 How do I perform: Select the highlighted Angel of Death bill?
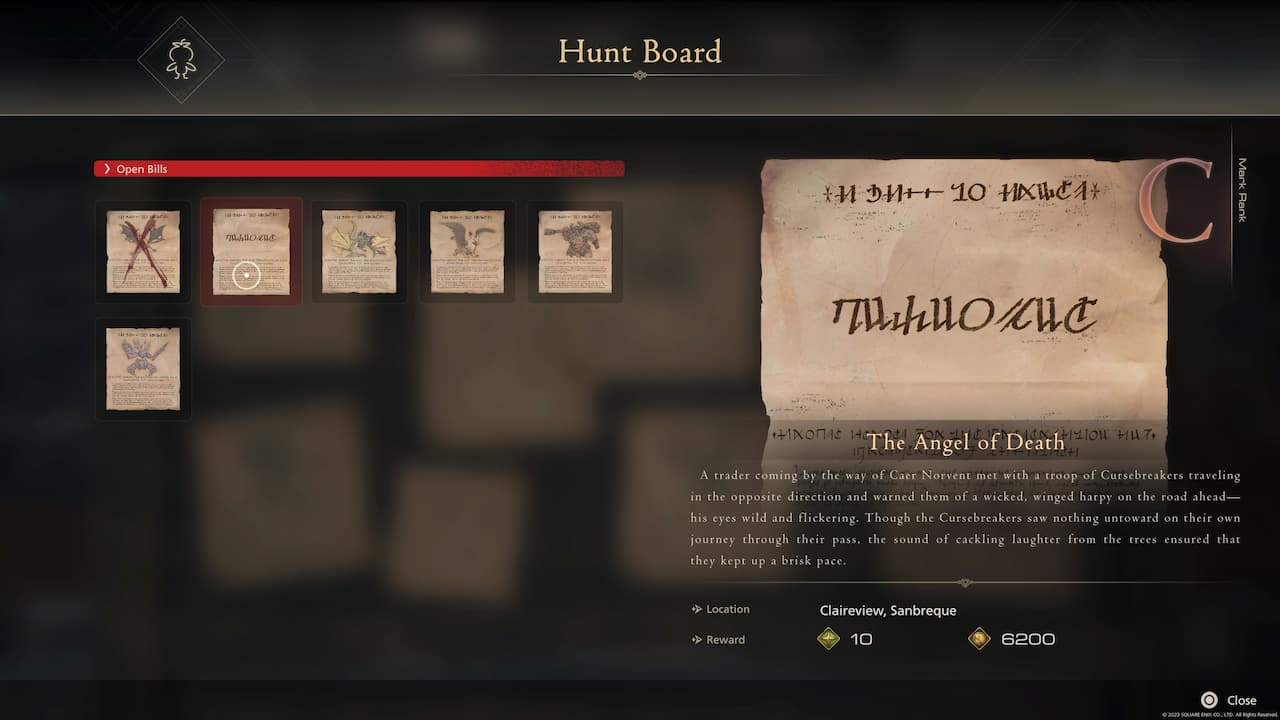pos(250,251)
